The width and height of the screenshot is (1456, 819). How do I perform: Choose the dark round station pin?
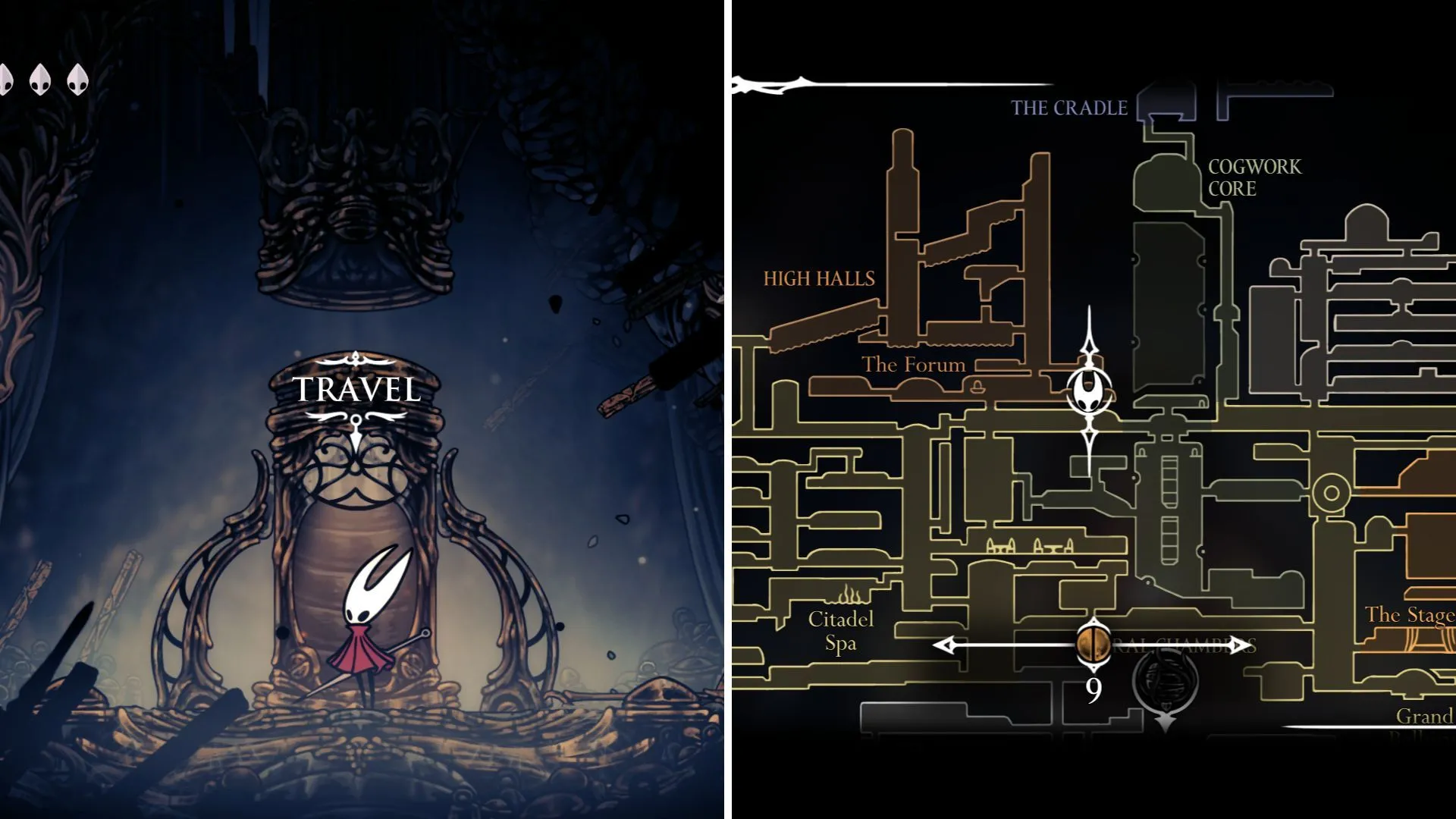pyautogui.click(x=1165, y=680)
